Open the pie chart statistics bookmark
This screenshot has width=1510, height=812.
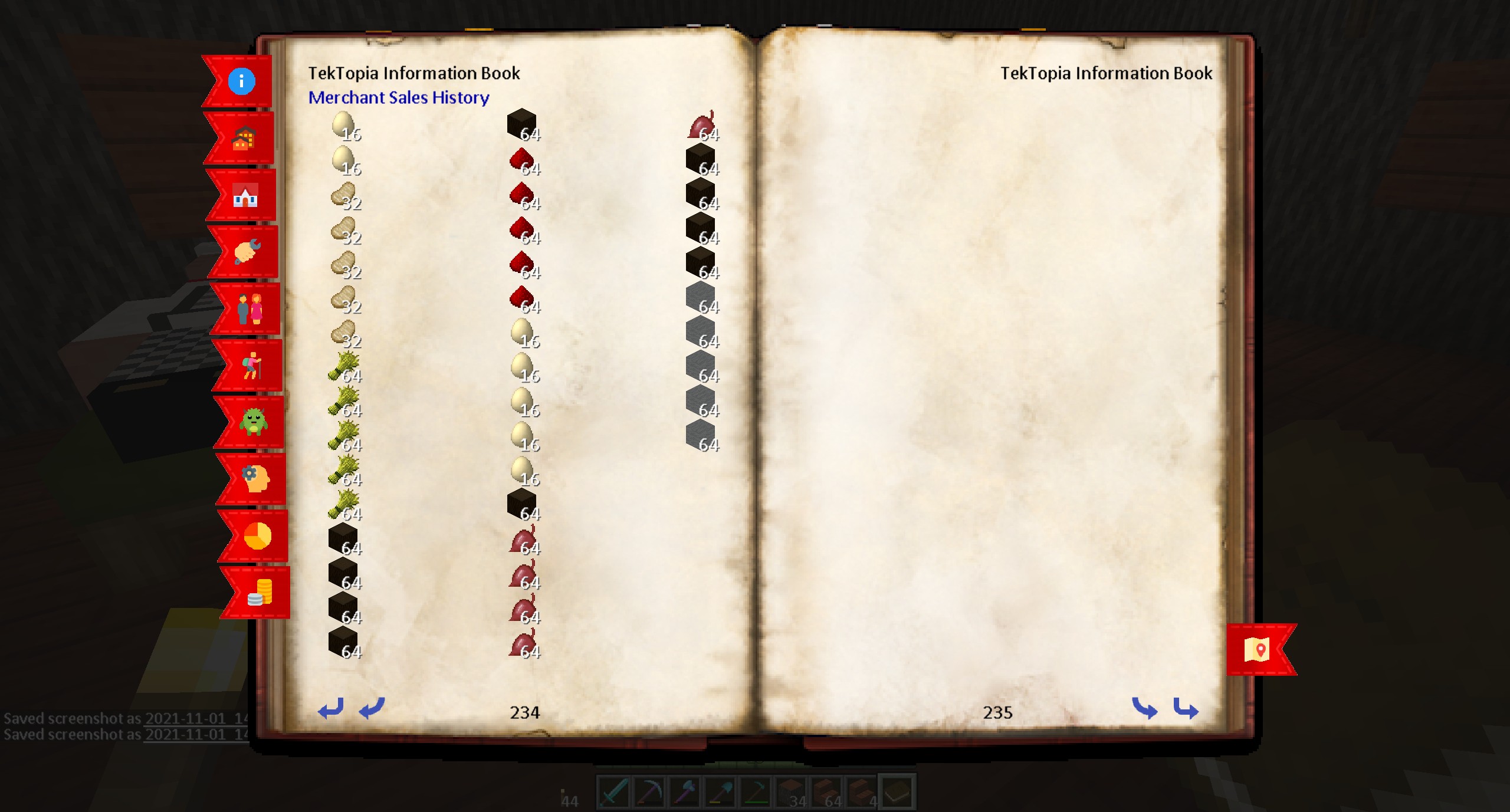258,536
